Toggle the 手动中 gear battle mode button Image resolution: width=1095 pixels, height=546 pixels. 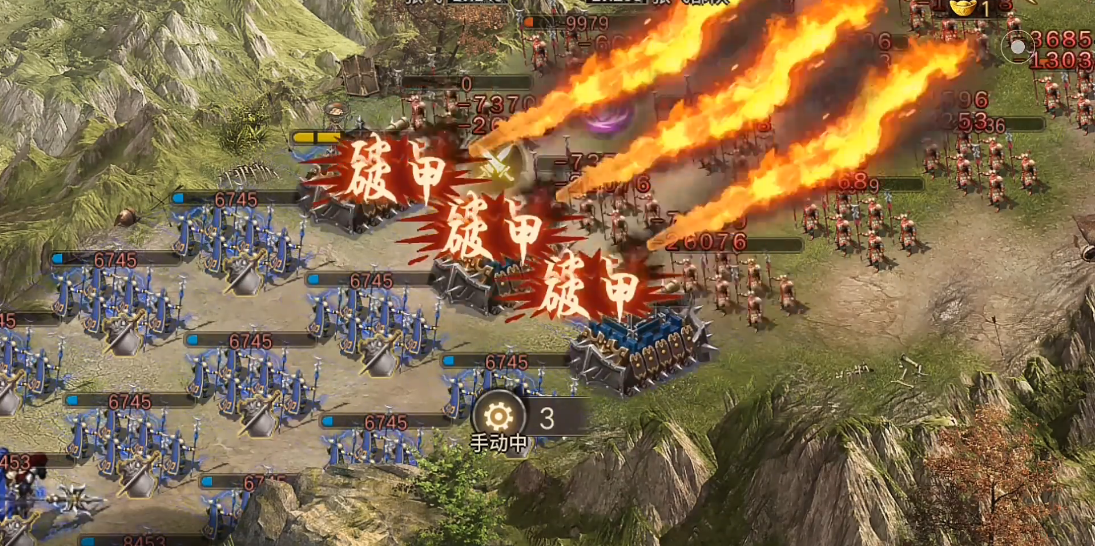coord(498,415)
